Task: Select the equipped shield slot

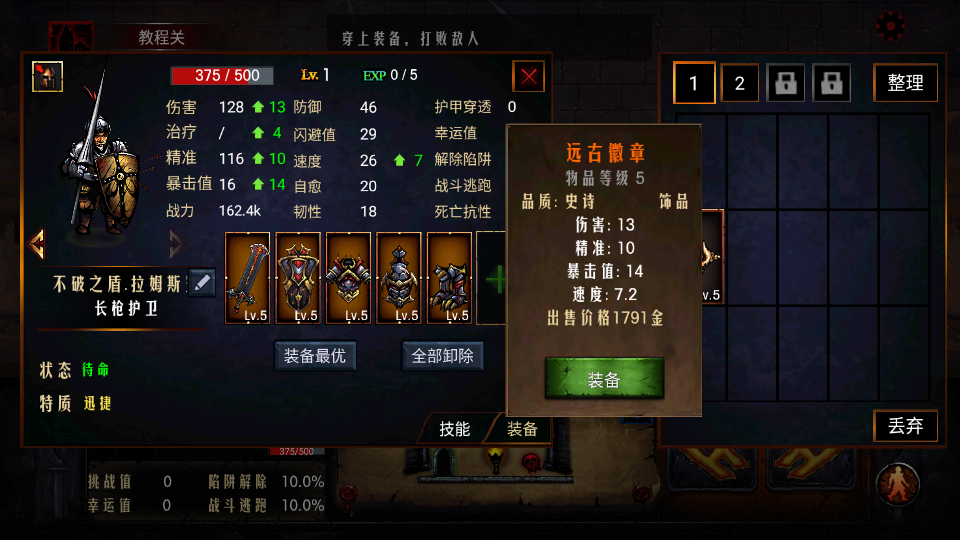Action: pyautogui.click(x=298, y=277)
